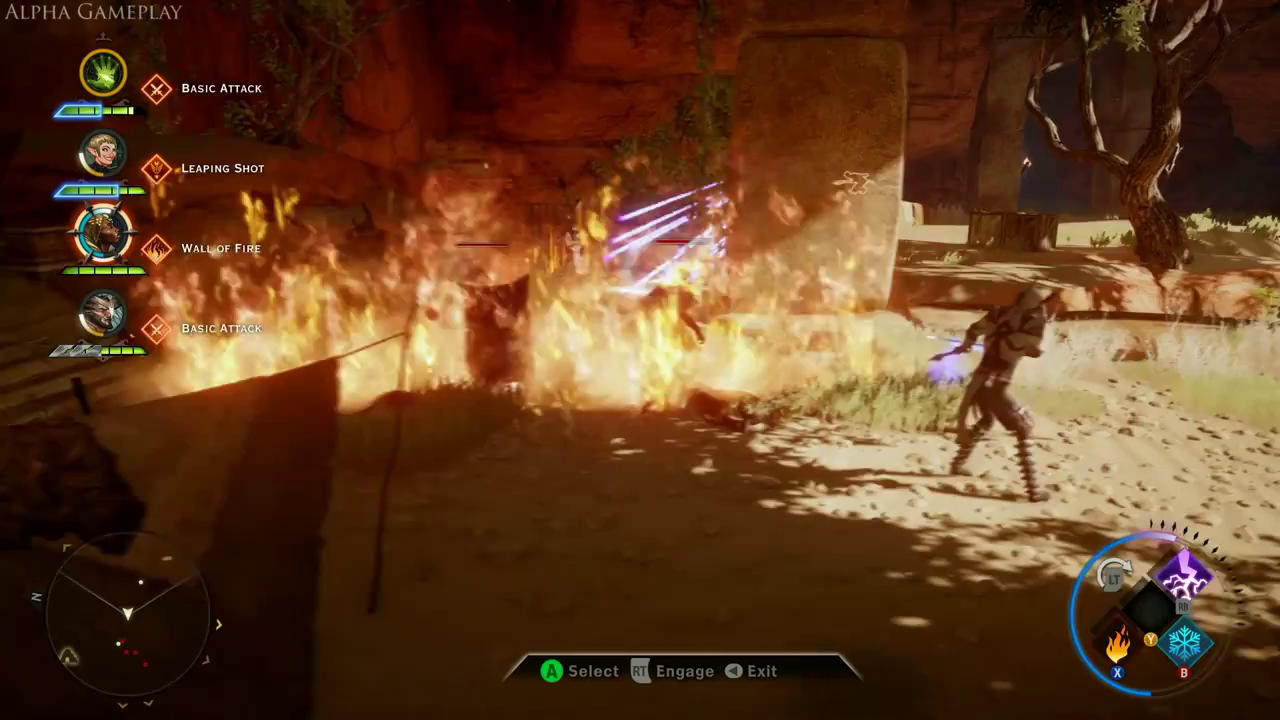Click the bottom Basic Attack crossed-swords icon
Screen dimensions: 1280x720
pyautogui.click(x=157, y=328)
